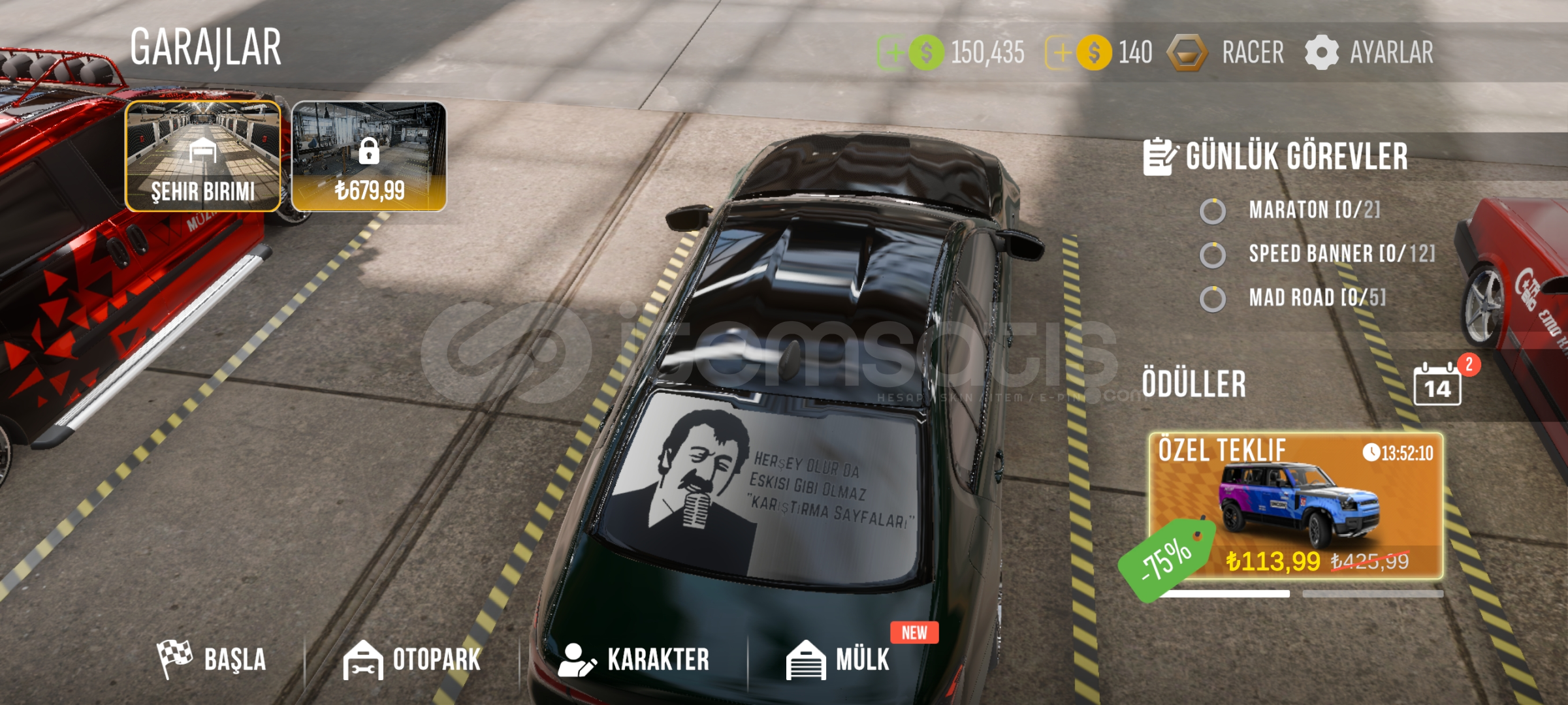Open the Özel Teklif special offer
This screenshot has width=1568, height=705.
(1296, 506)
